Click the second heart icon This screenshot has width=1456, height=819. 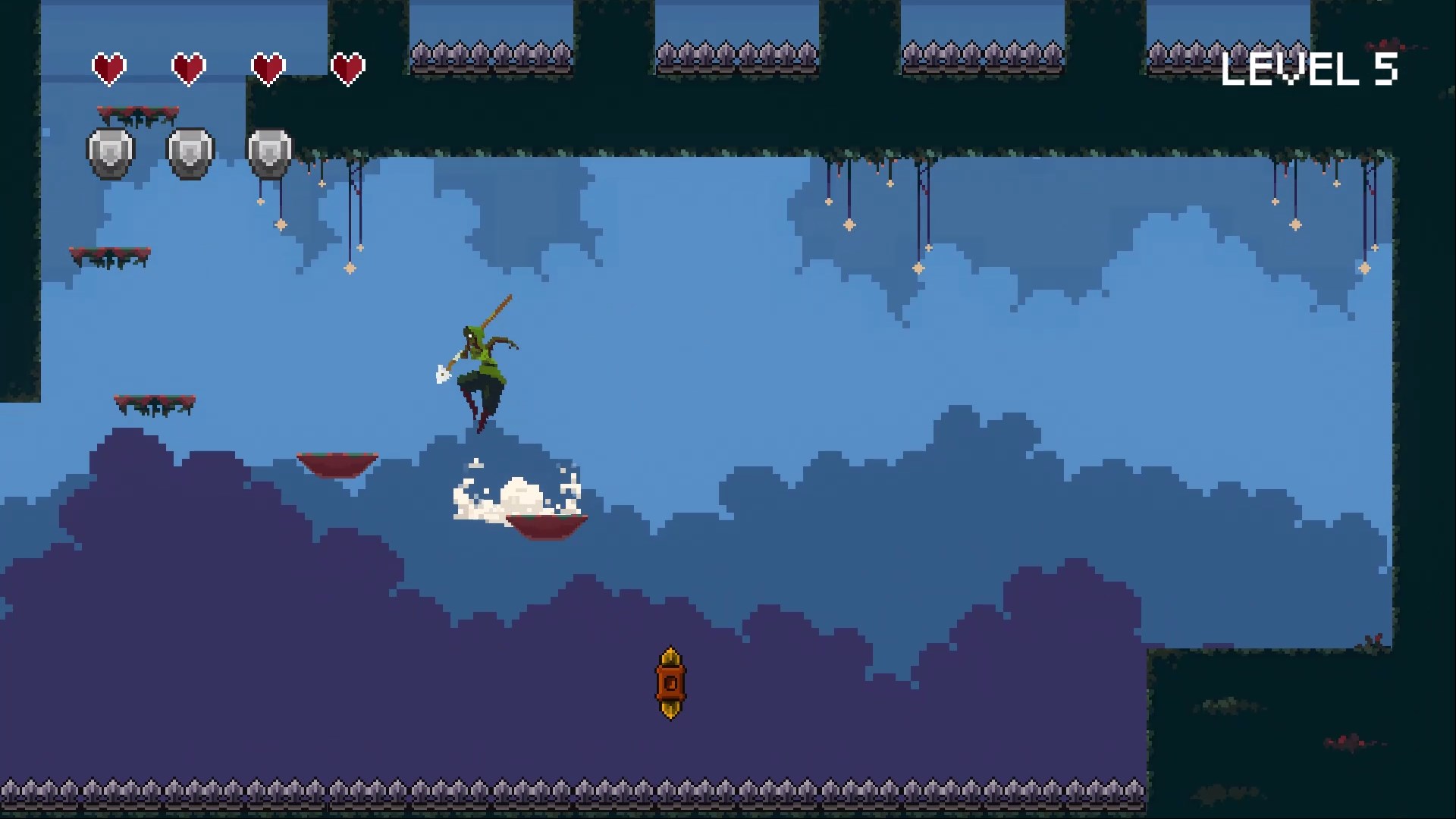pos(190,67)
